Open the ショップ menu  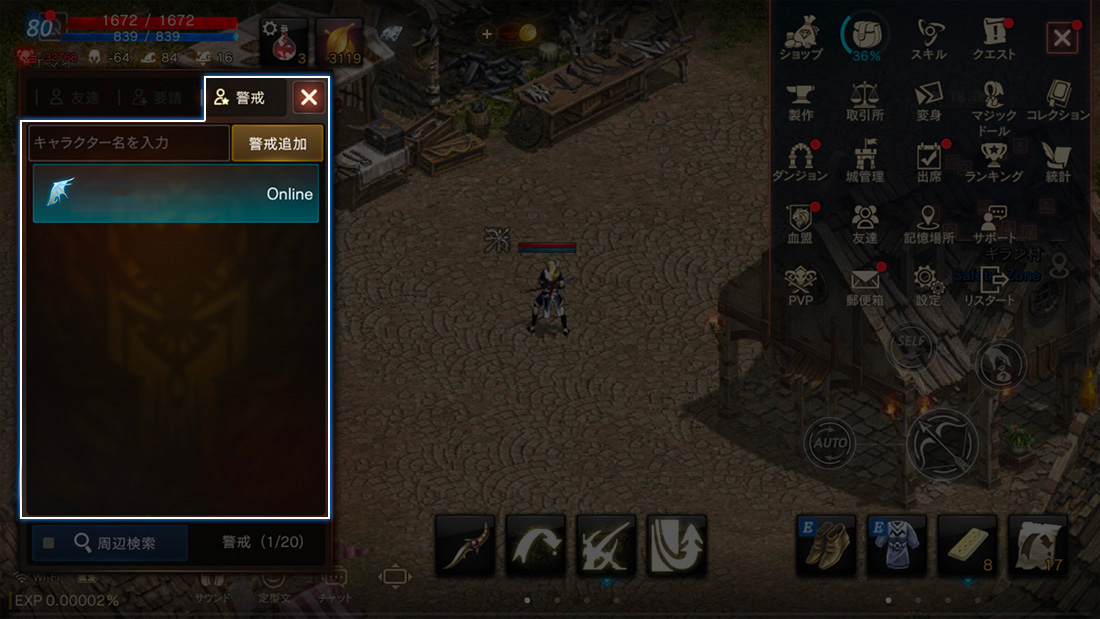point(800,40)
